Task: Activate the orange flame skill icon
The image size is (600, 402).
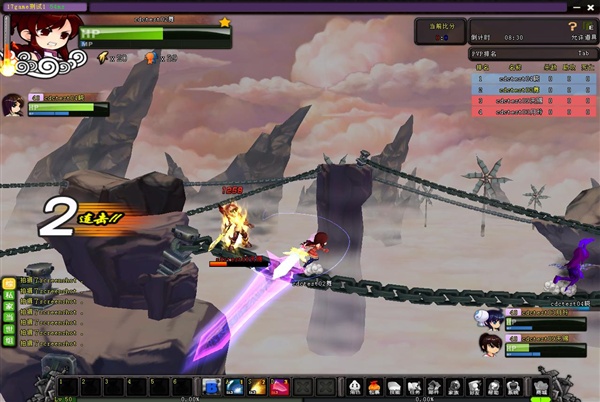Action: 257,387
